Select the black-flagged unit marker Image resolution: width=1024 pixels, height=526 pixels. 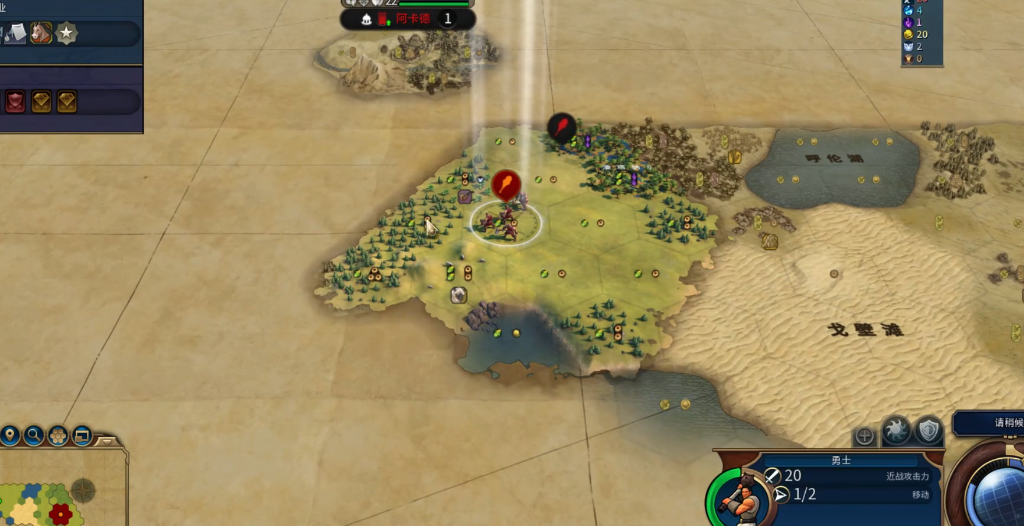pyautogui.click(x=561, y=127)
